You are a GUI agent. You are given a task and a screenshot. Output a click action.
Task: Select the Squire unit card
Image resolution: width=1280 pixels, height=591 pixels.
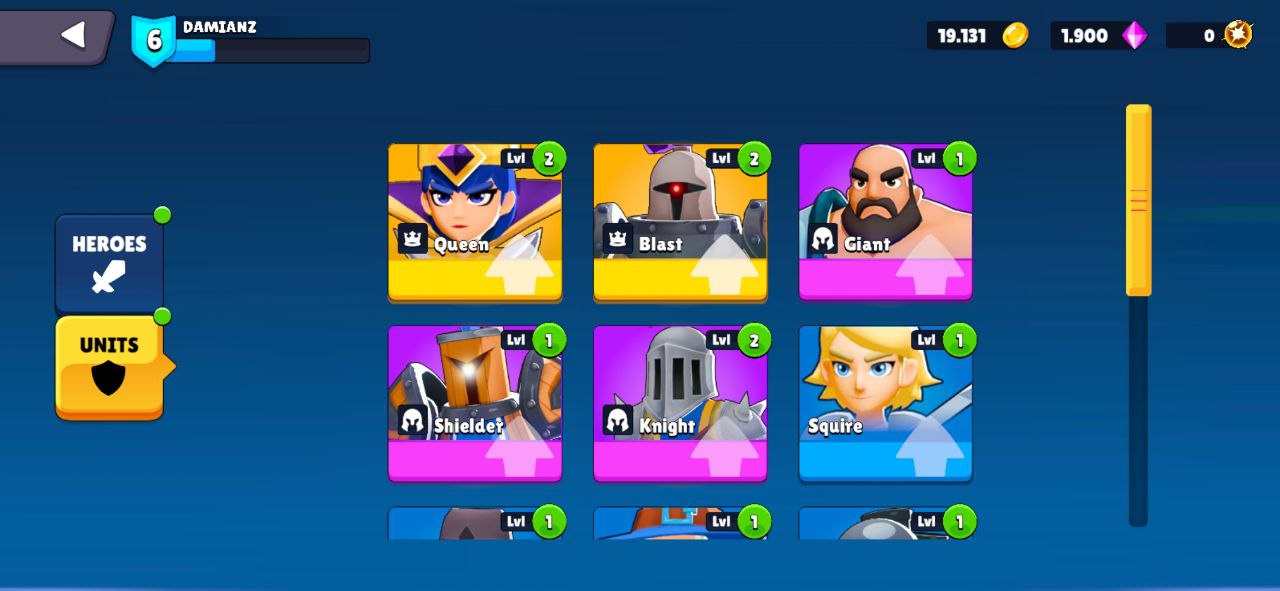pyautogui.click(x=885, y=403)
